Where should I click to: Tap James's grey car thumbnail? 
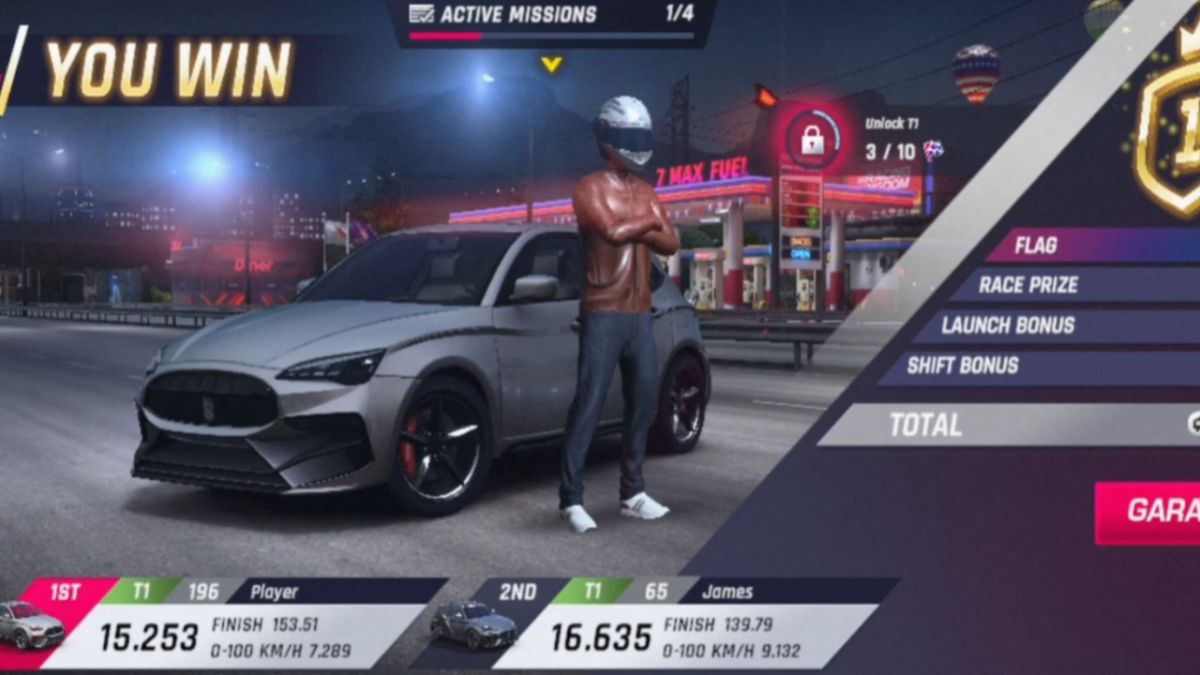tap(474, 626)
